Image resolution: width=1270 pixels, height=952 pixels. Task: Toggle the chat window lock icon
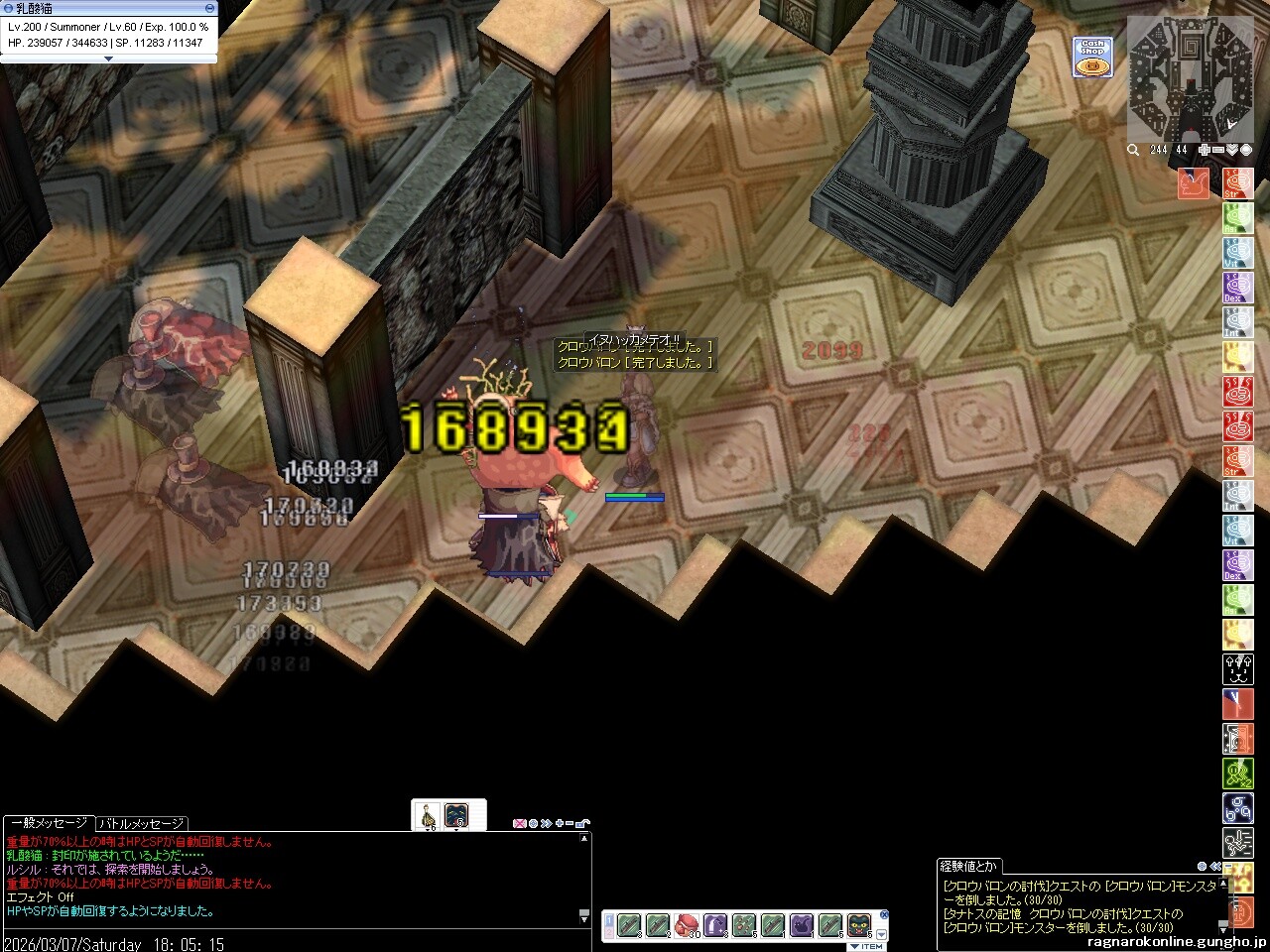(584, 823)
